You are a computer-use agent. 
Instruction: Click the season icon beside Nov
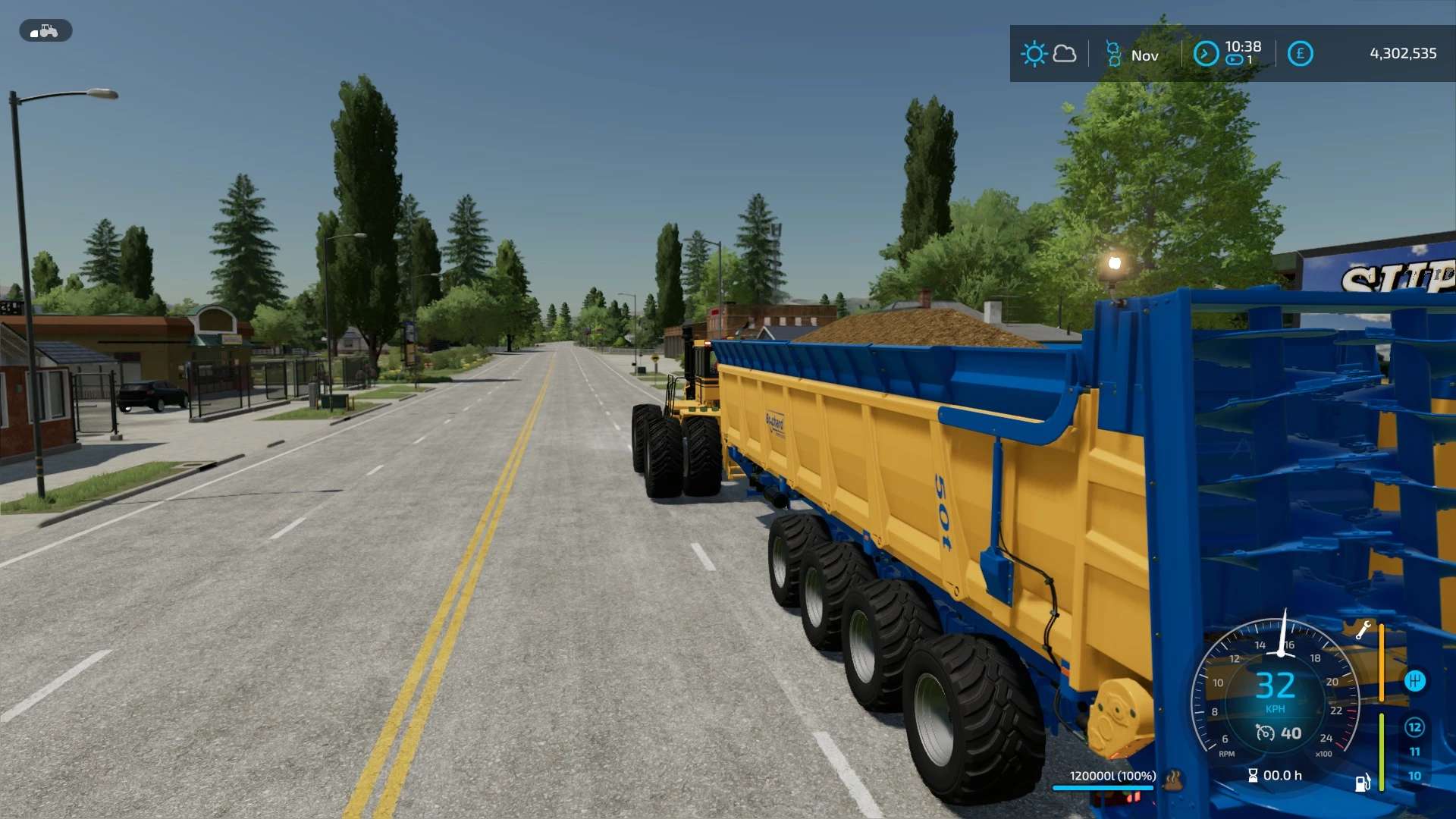point(1113,54)
